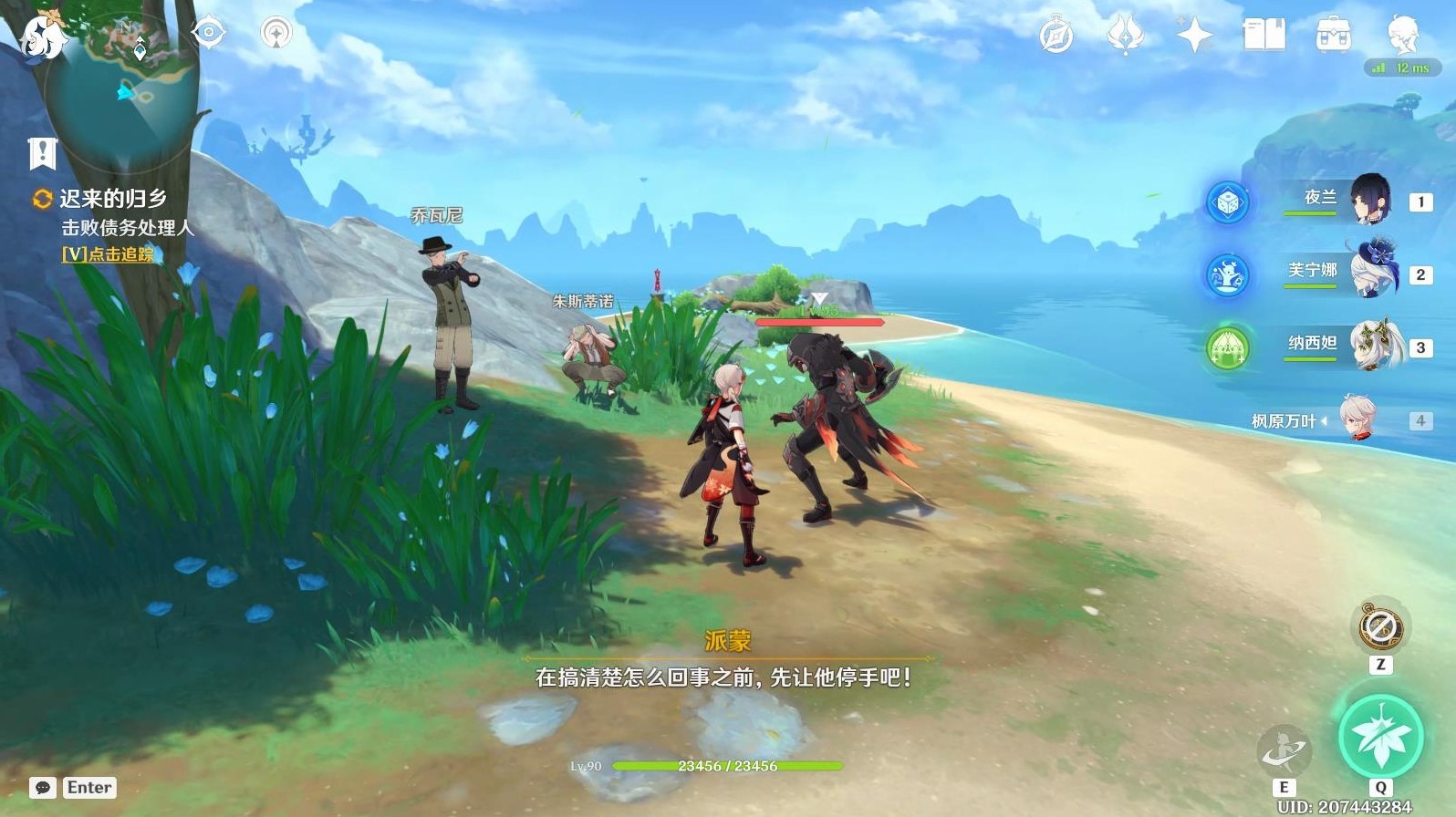Screen dimensions: 1456x817
Task: Open the Paimon menu
Action: pos(1402,34)
